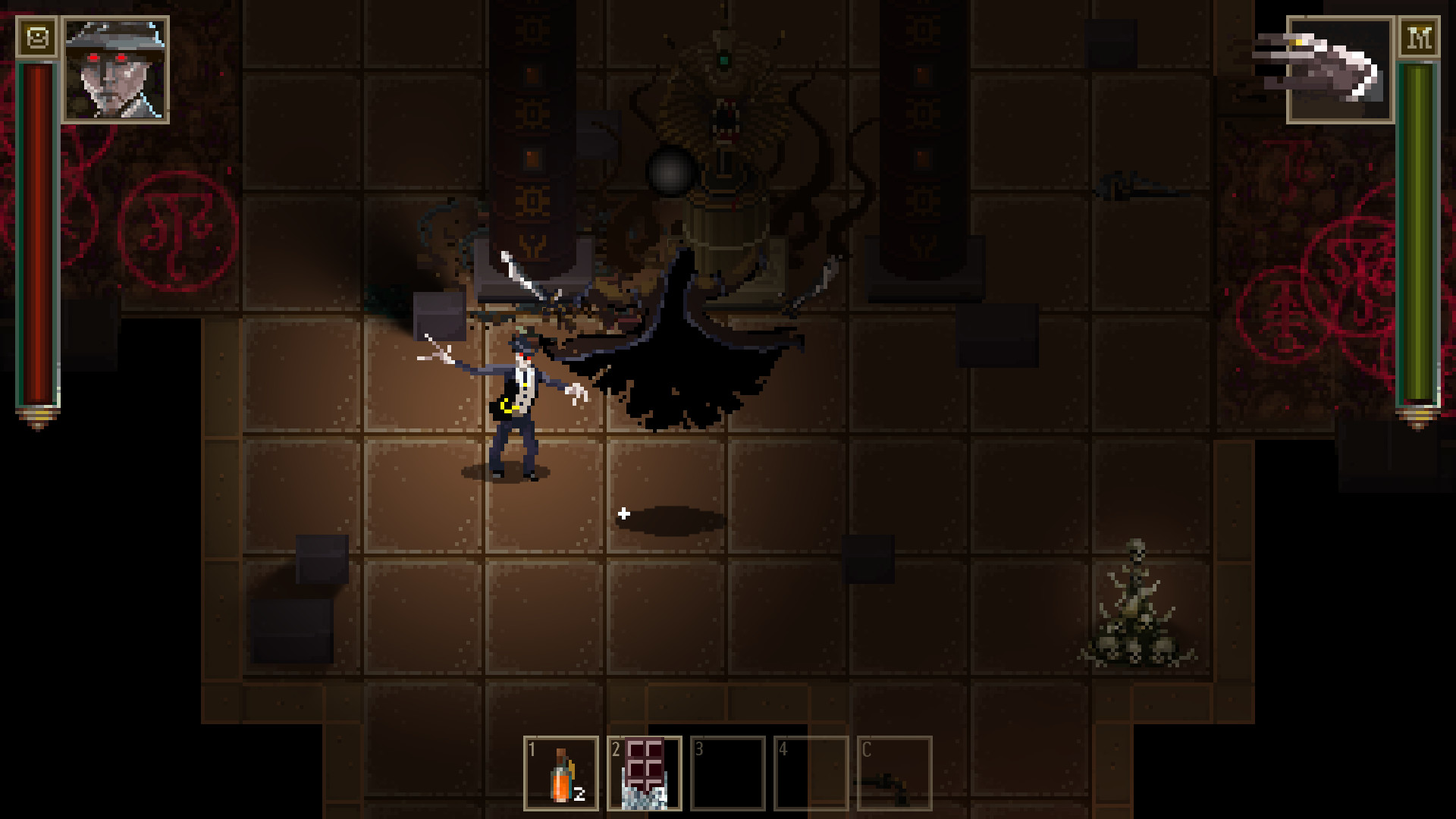The height and width of the screenshot is (819, 1456).
Task: Click the numeral 1 label on the first hotbar slot
Action: pos(532,749)
